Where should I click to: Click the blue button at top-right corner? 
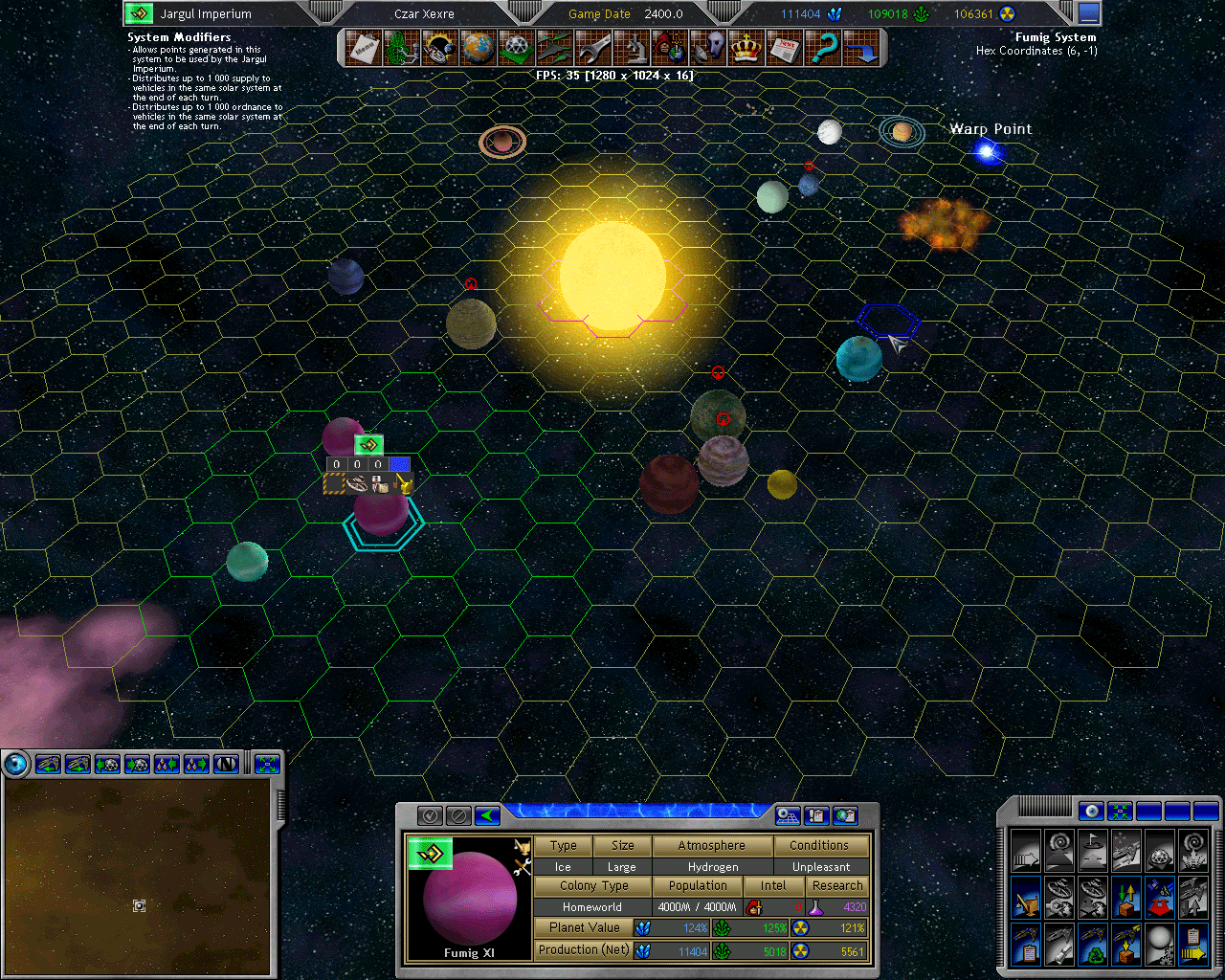1089,13
